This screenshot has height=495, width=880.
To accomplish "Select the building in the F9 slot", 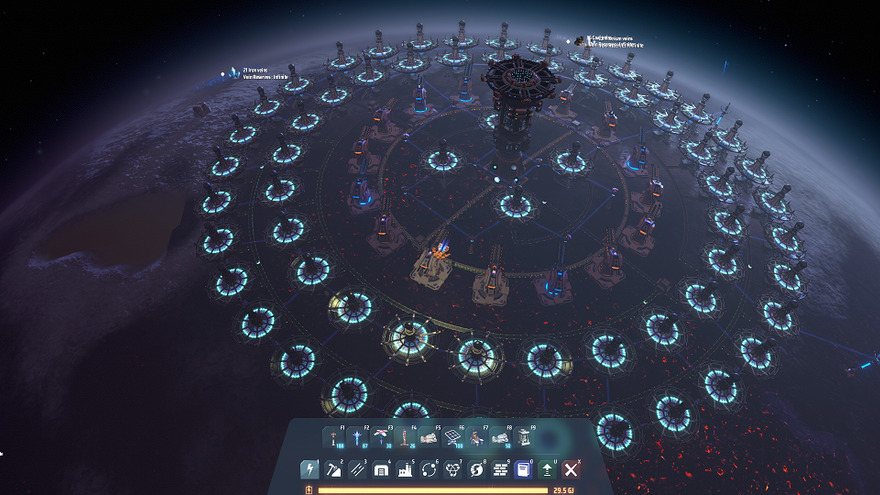I will [525, 438].
